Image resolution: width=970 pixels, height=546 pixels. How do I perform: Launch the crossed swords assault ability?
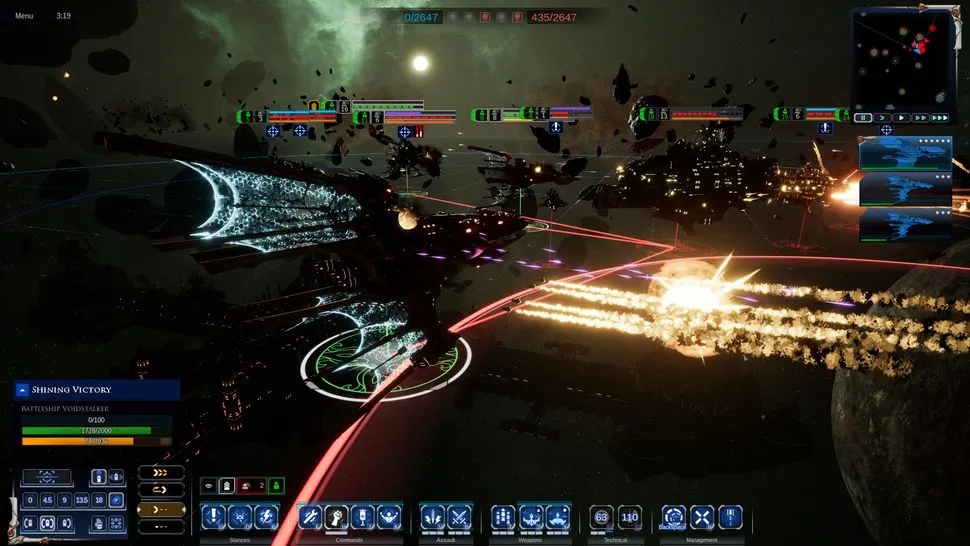tap(458, 516)
